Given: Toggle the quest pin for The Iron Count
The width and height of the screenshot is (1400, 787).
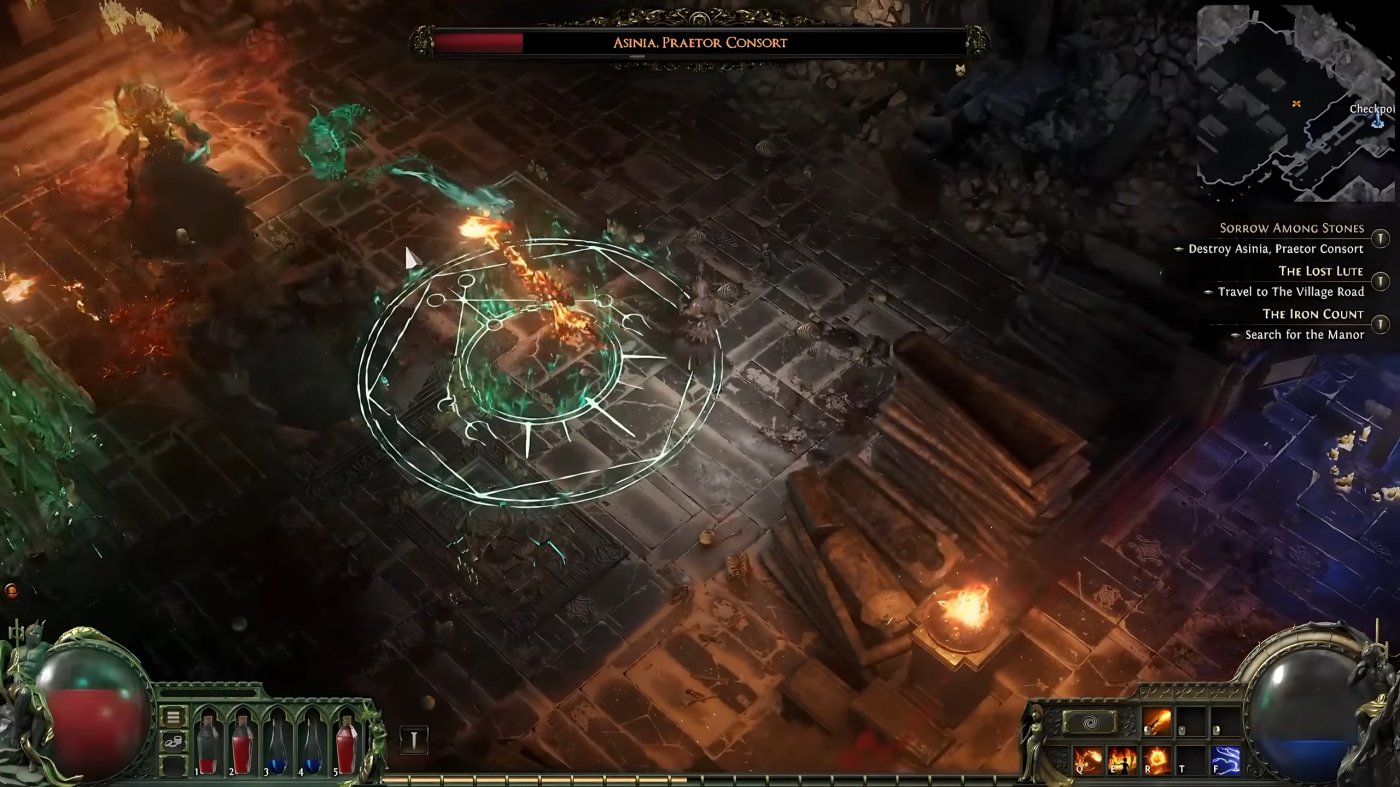Looking at the screenshot, I should [1381, 324].
